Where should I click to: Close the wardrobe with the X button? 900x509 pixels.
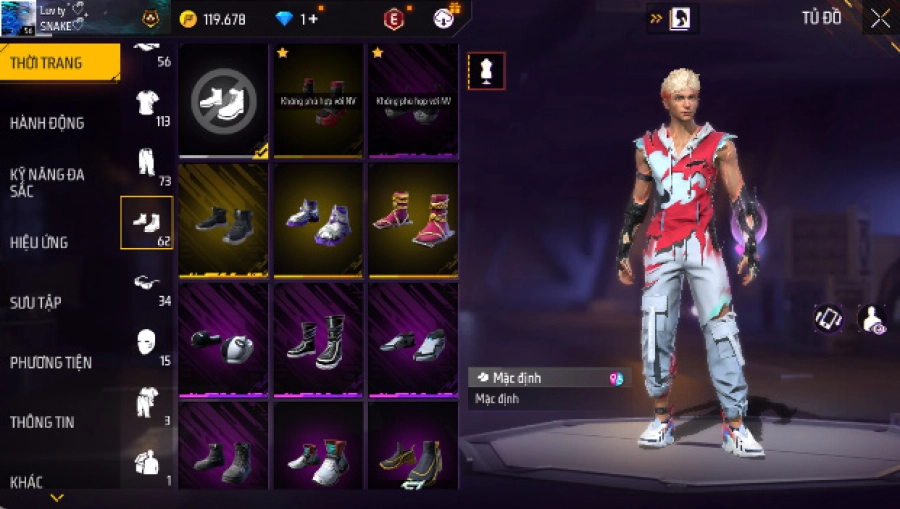tap(879, 18)
